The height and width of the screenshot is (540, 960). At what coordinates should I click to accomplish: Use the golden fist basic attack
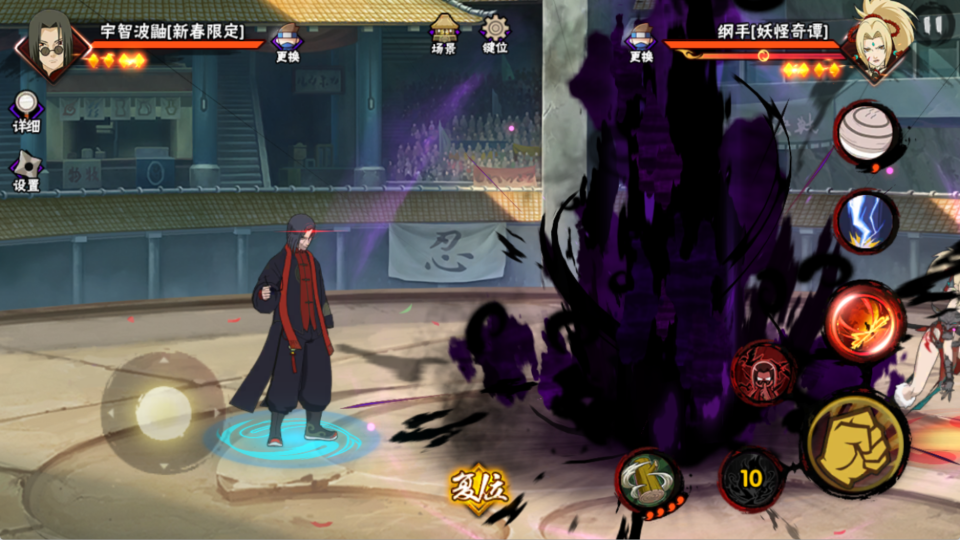855,442
